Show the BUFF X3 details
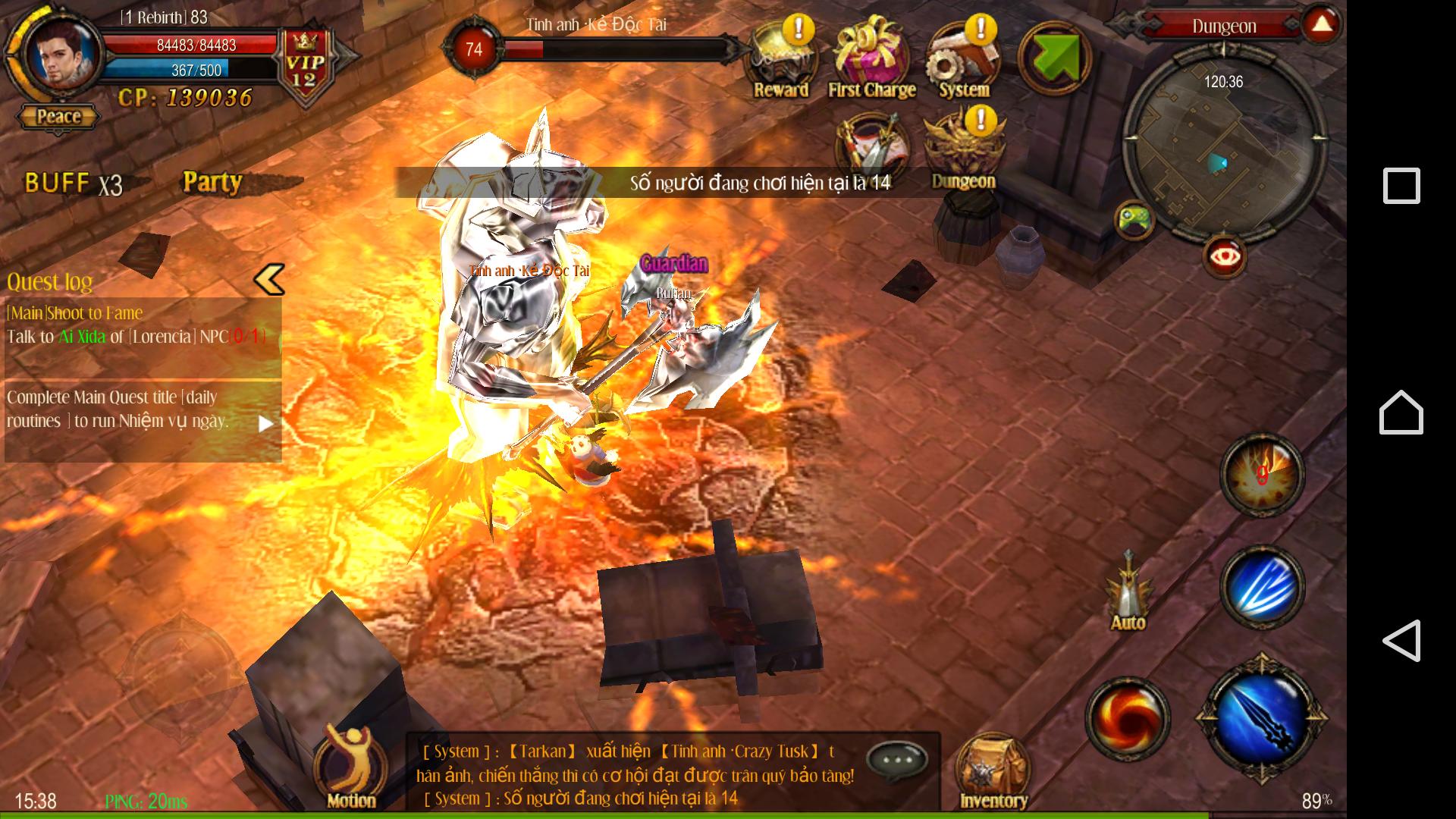 (73, 184)
